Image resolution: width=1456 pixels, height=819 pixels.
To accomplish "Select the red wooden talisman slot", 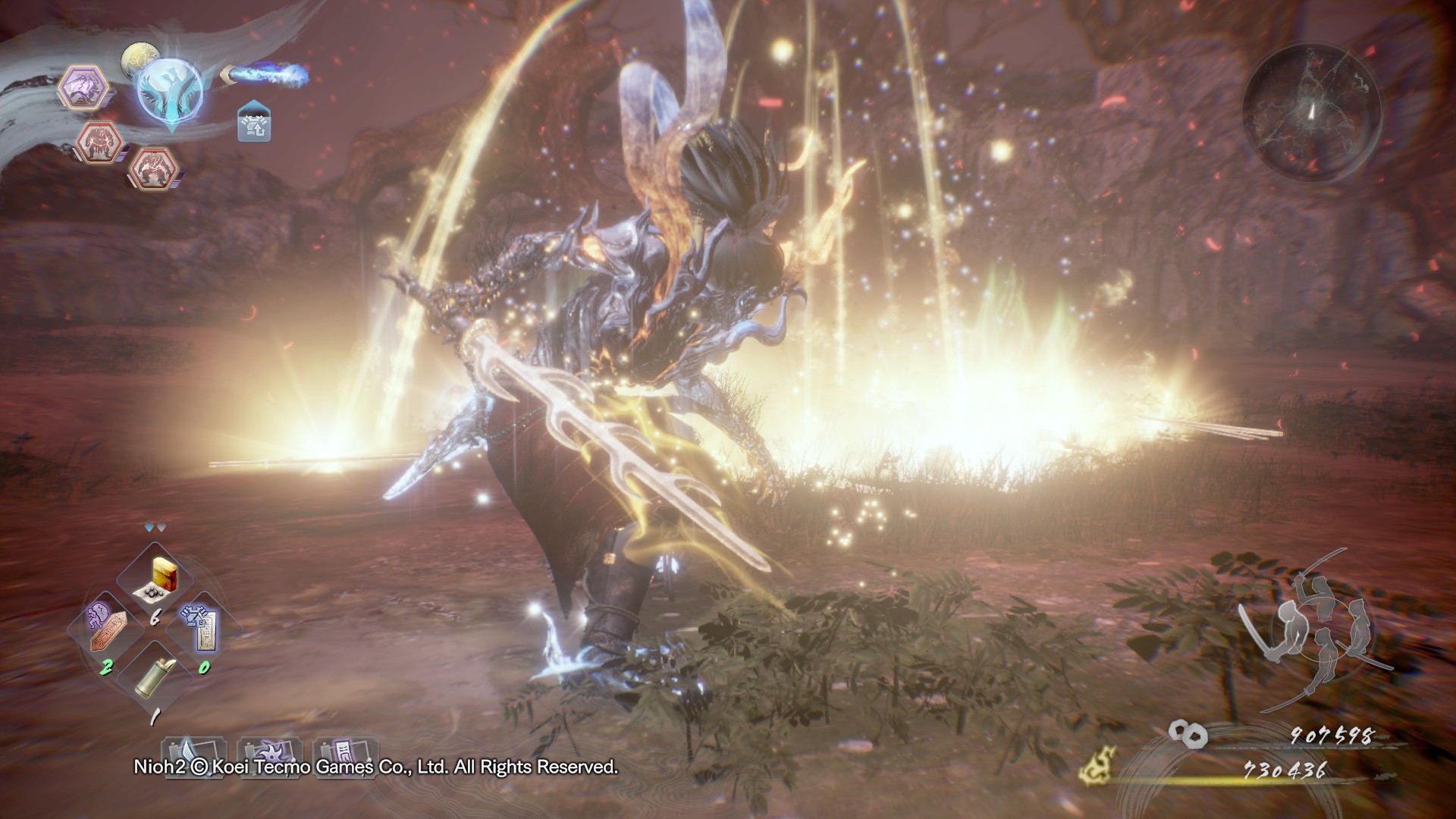I will point(105,632).
